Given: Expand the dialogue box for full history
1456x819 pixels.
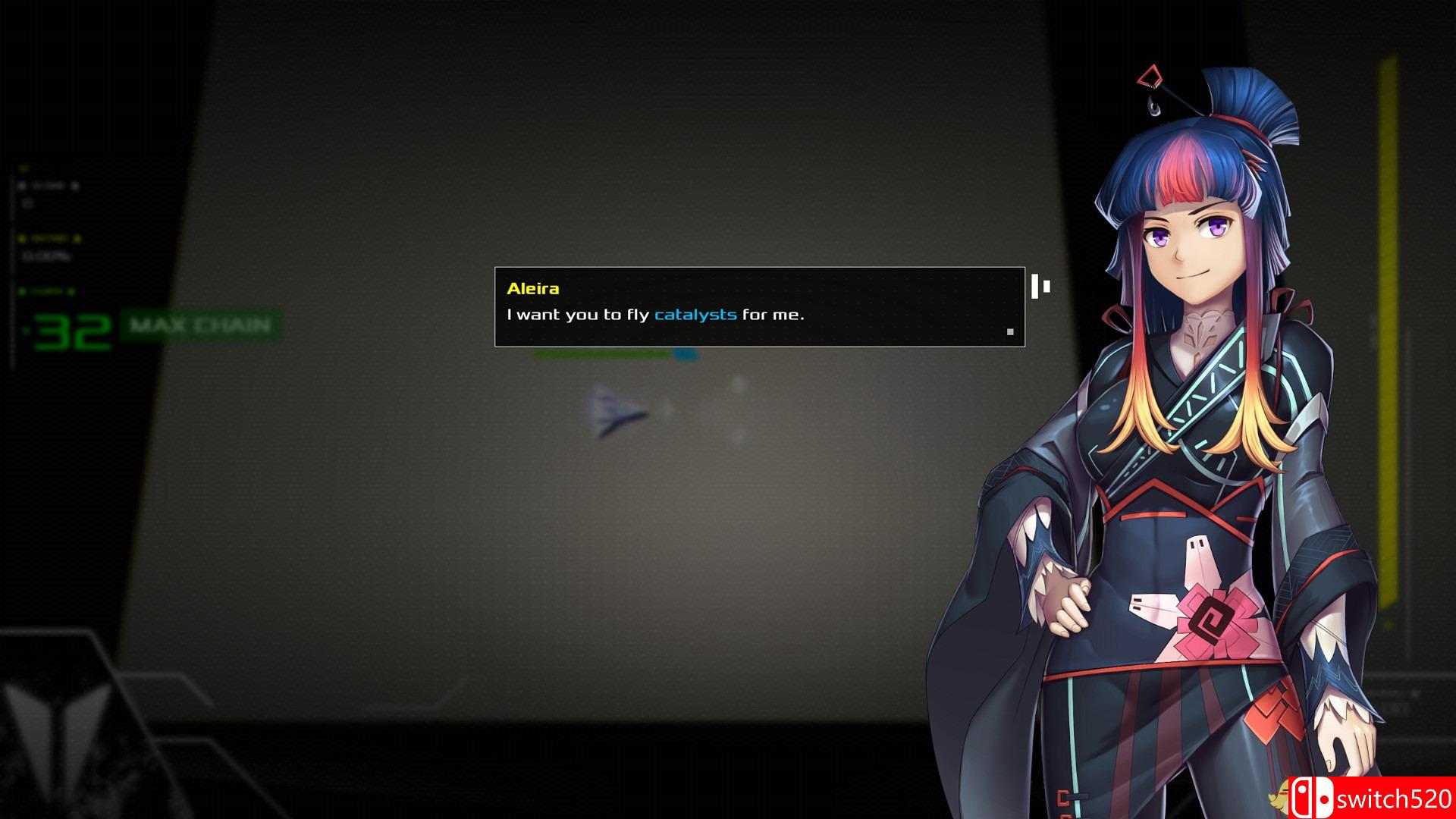Looking at the screenshot, I should 758,307.
